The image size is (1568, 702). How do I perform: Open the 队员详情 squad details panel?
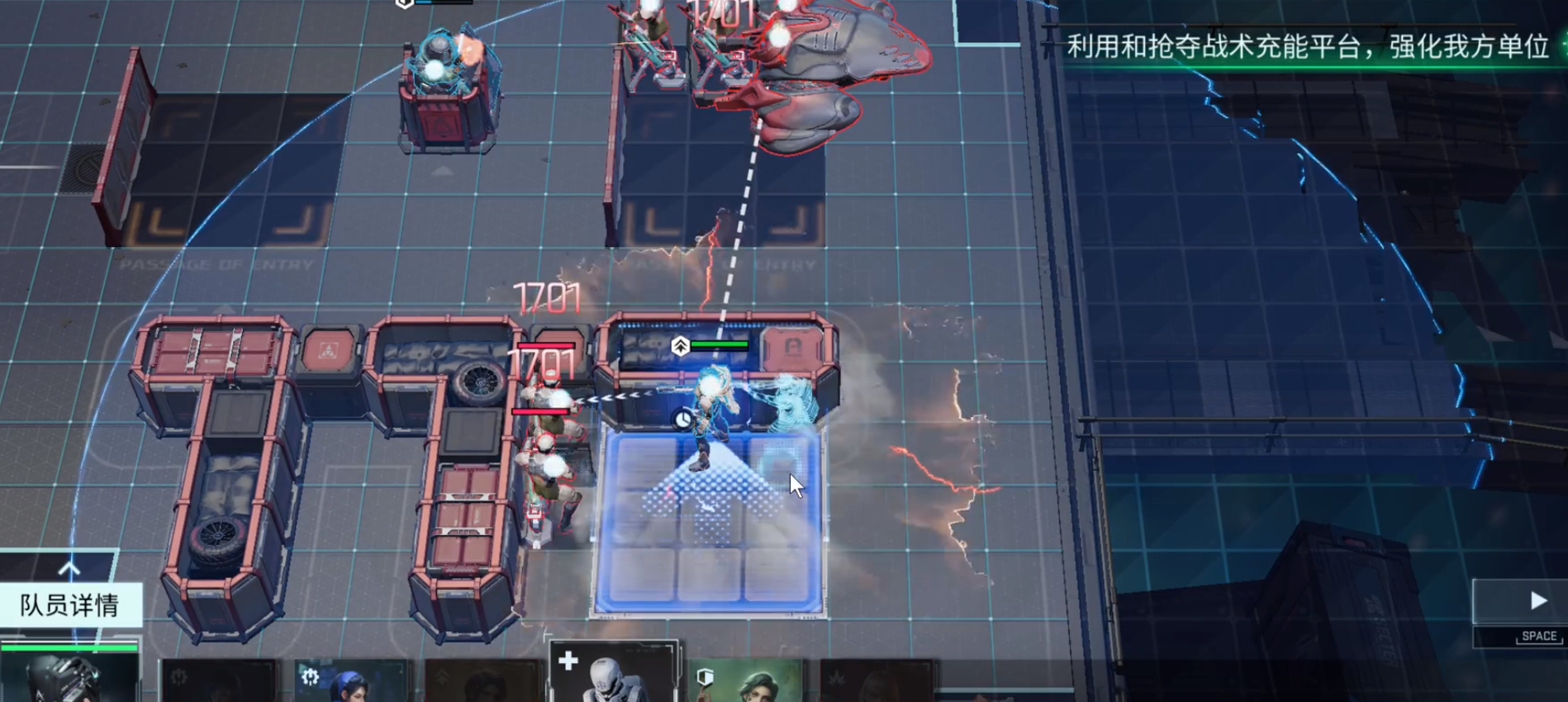[70, 605]
